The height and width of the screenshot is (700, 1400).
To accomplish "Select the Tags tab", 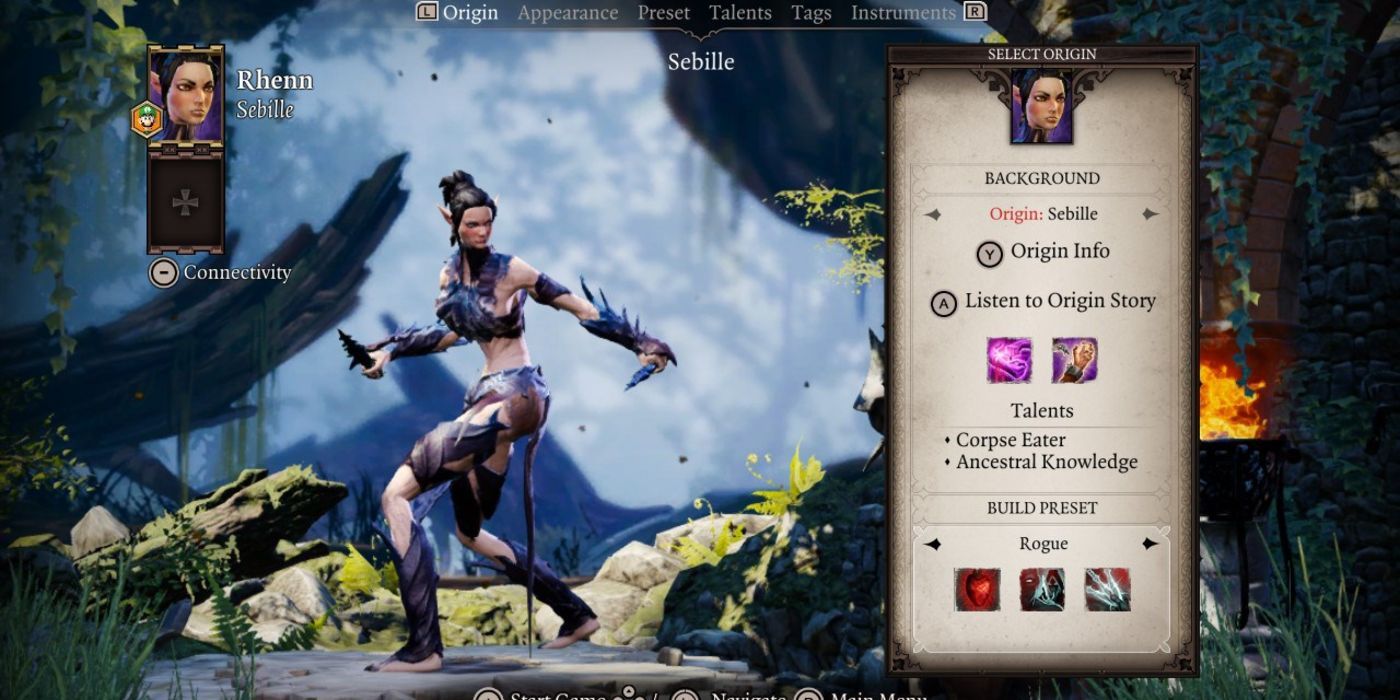I will click(811, 13).
